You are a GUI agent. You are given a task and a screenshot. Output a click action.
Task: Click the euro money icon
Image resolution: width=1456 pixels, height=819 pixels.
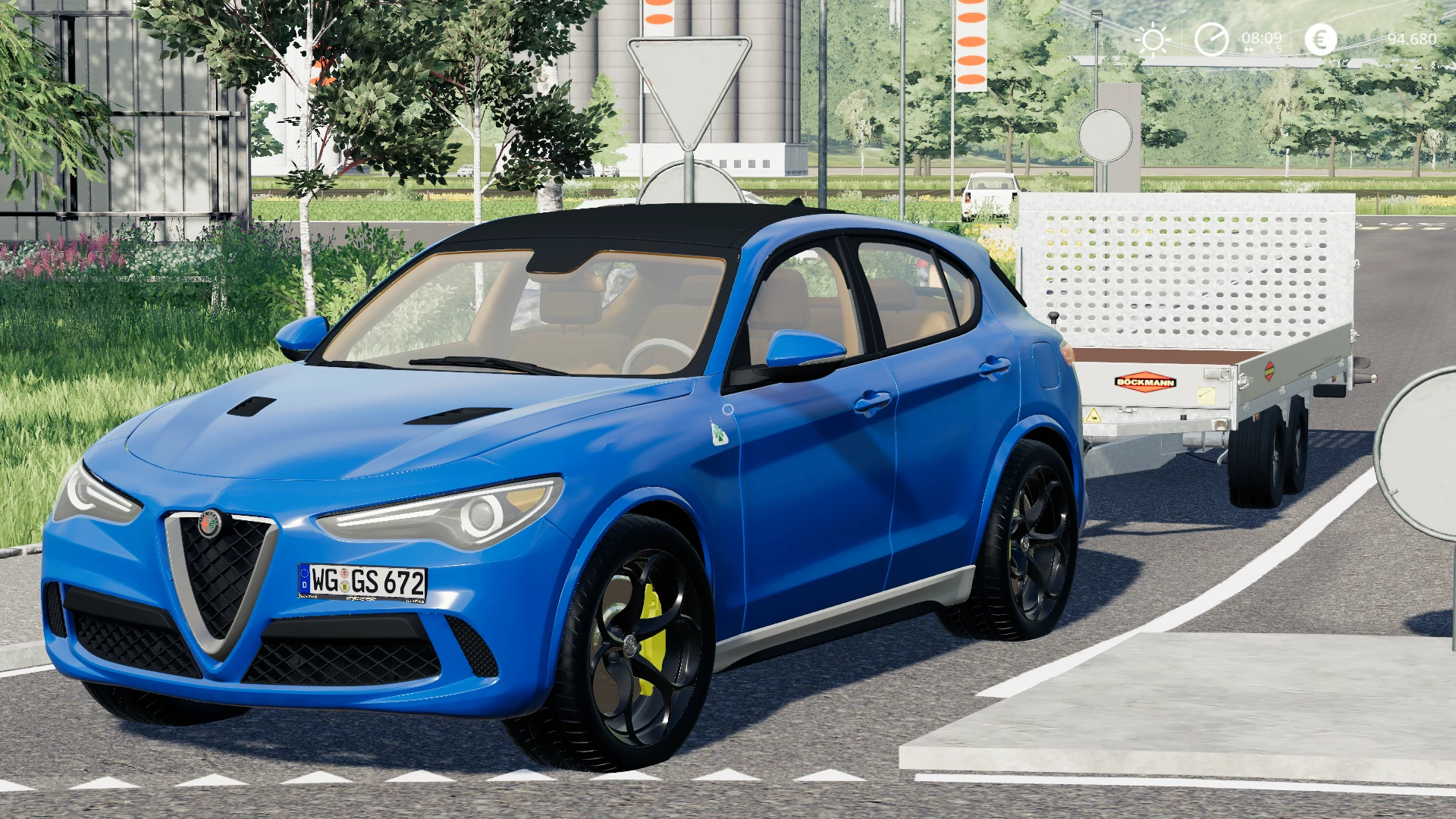(1320, 39)
